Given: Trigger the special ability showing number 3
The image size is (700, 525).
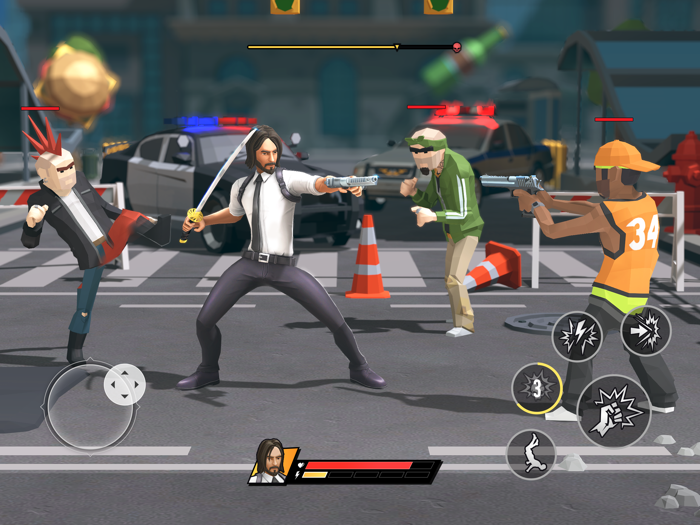Looking at the screenshot, I should pos(537,388).
